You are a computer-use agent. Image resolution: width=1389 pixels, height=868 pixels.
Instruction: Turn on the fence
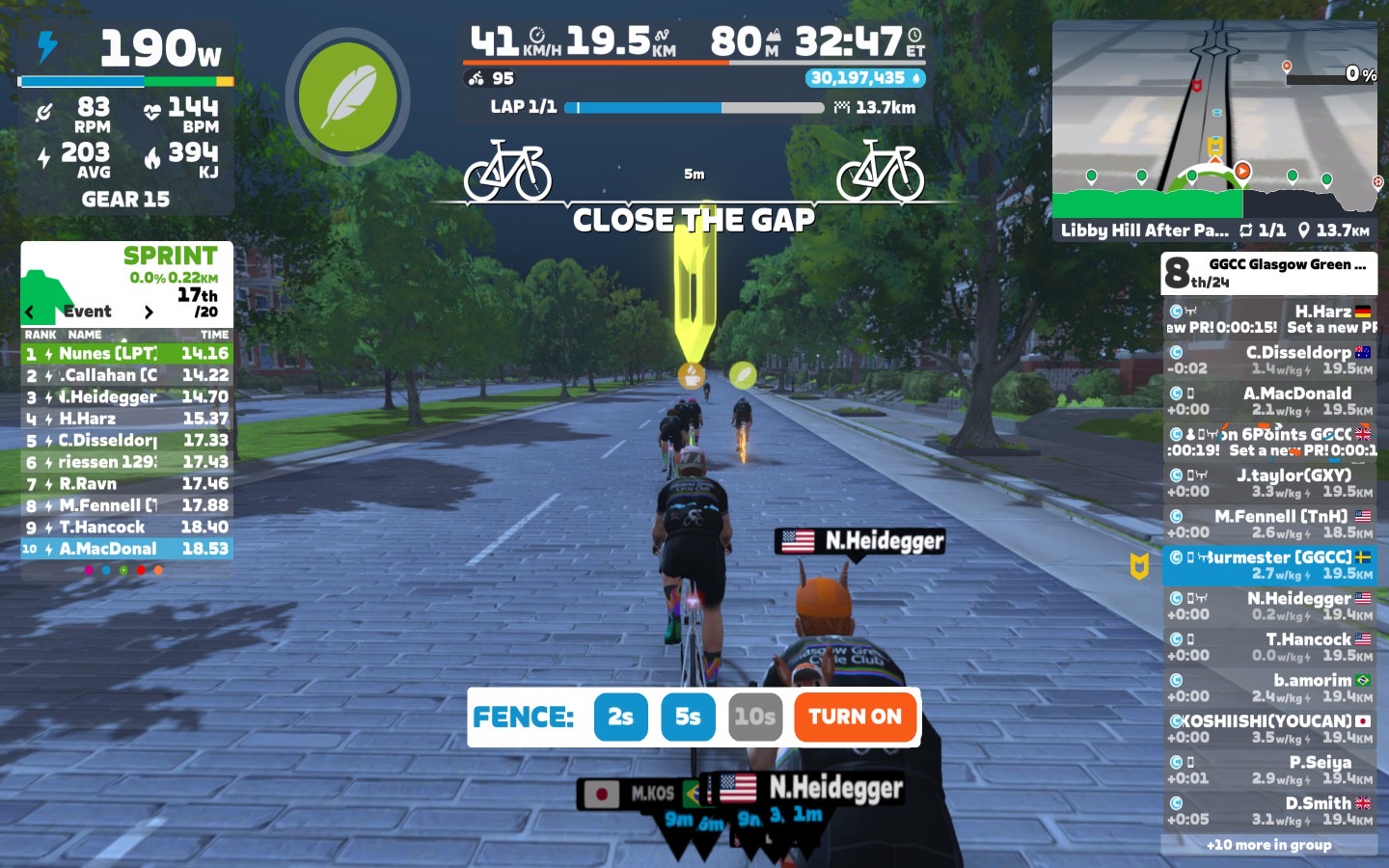click(x=855, y=717)
